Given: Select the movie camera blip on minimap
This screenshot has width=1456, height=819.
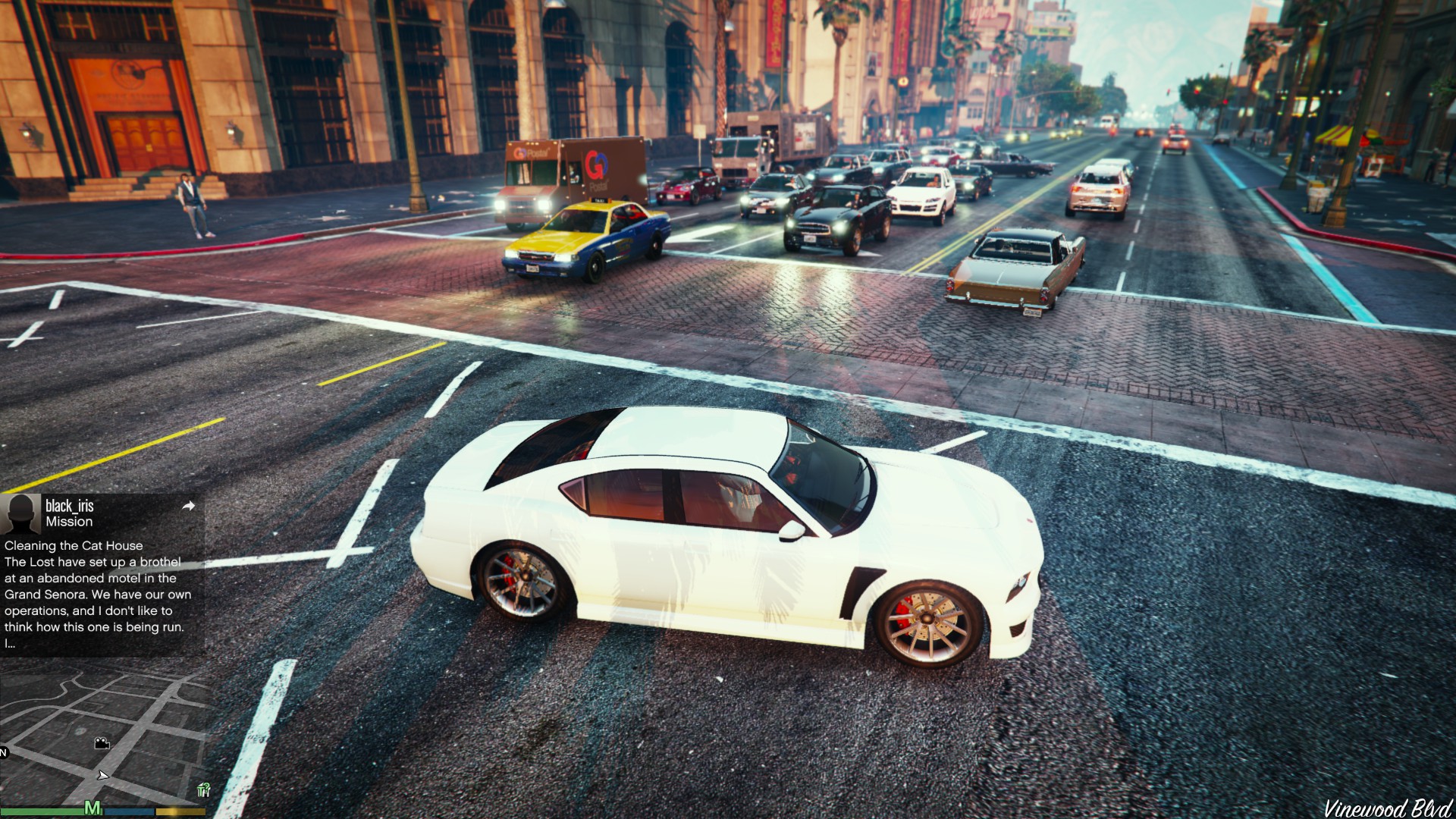Looking at the screenshot, I should (102, 743).
